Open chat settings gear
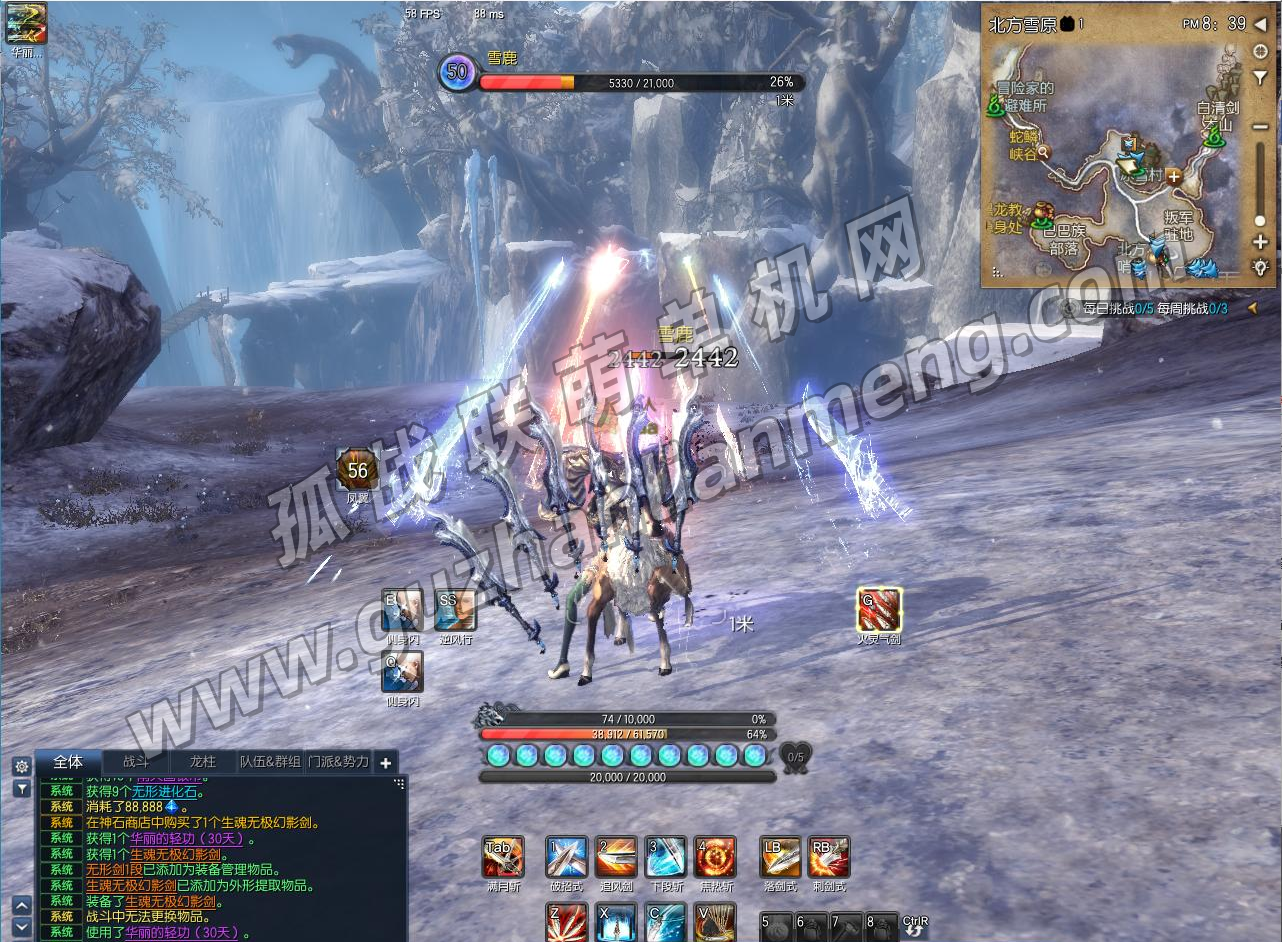Viewport: 1282px width, 942px height. (x=21, y=766)
